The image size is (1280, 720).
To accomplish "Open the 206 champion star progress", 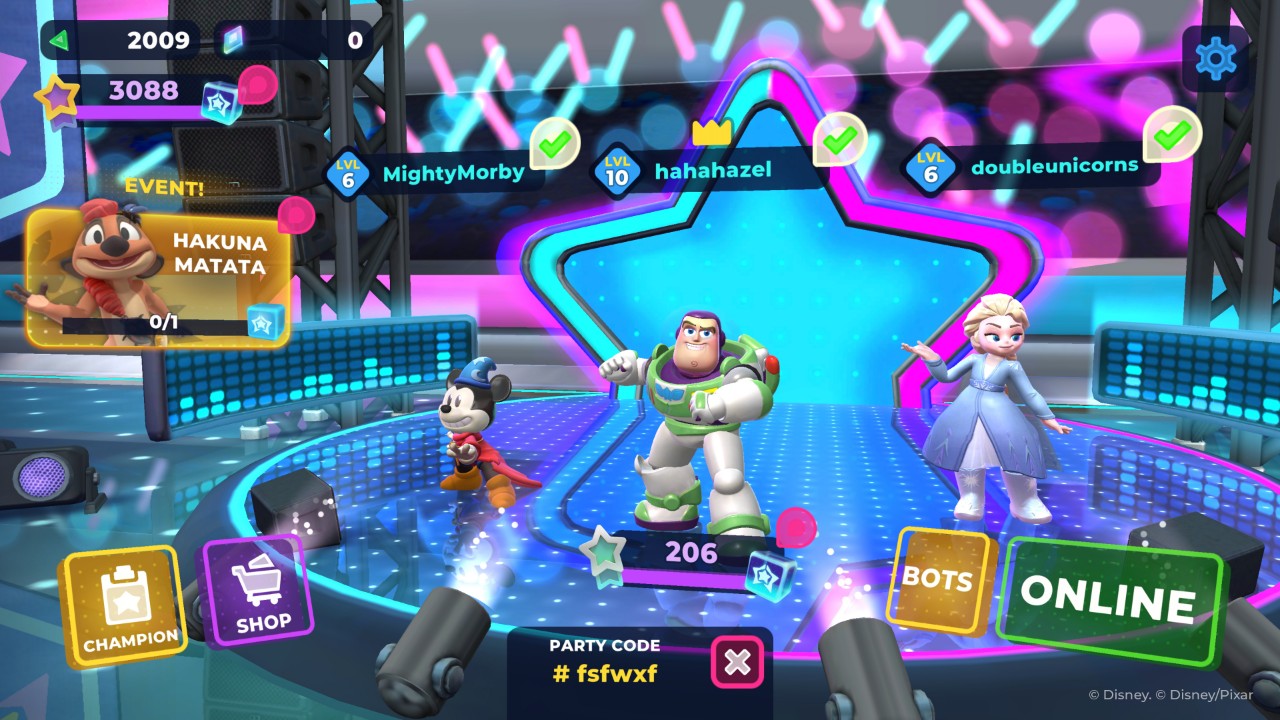I will tap(690, 554).
